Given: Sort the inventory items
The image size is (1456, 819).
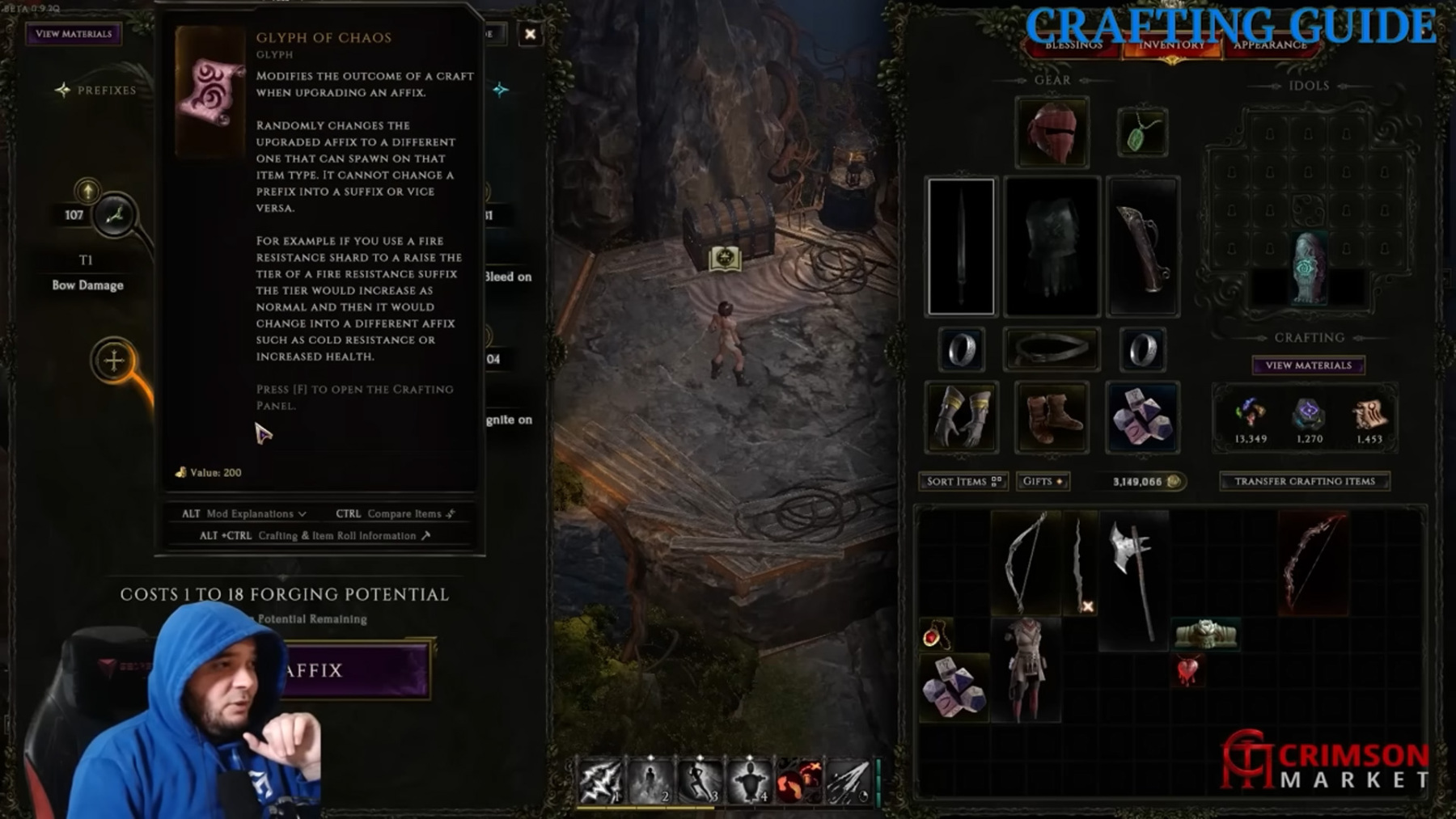Looking at the screenshot, I should (963, 481).
